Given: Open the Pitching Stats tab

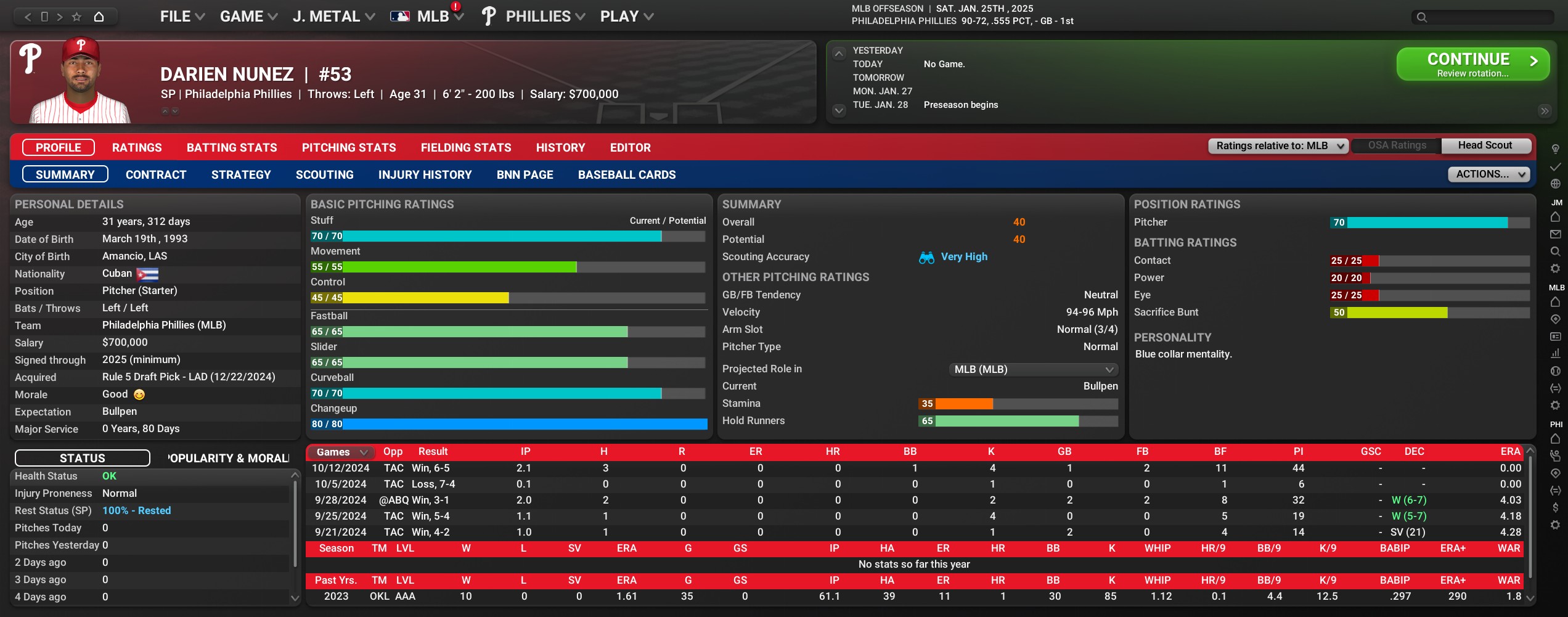Looking at the screenshot, I should click(x=349, y=148).
